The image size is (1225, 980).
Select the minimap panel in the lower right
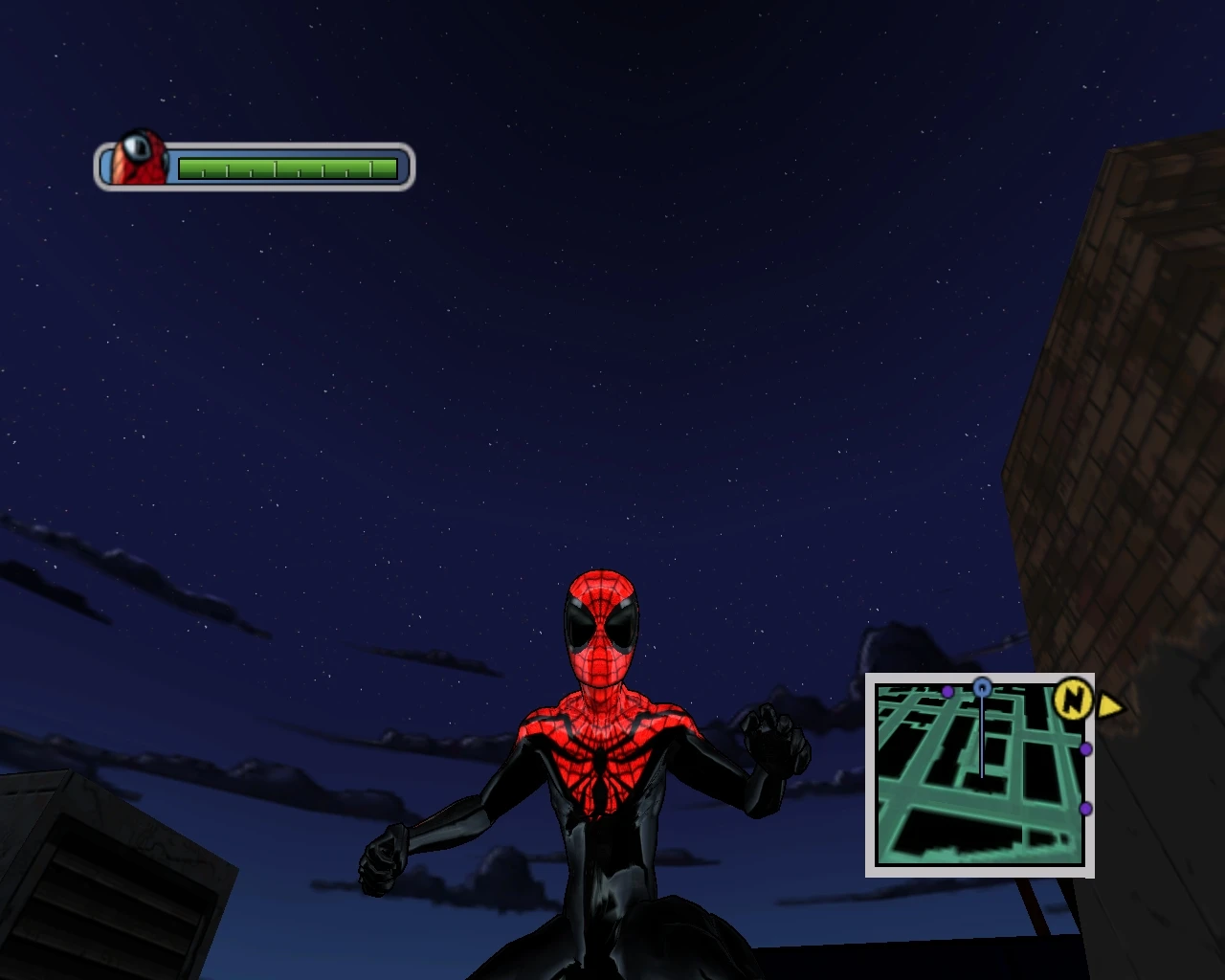click(981, 775)
